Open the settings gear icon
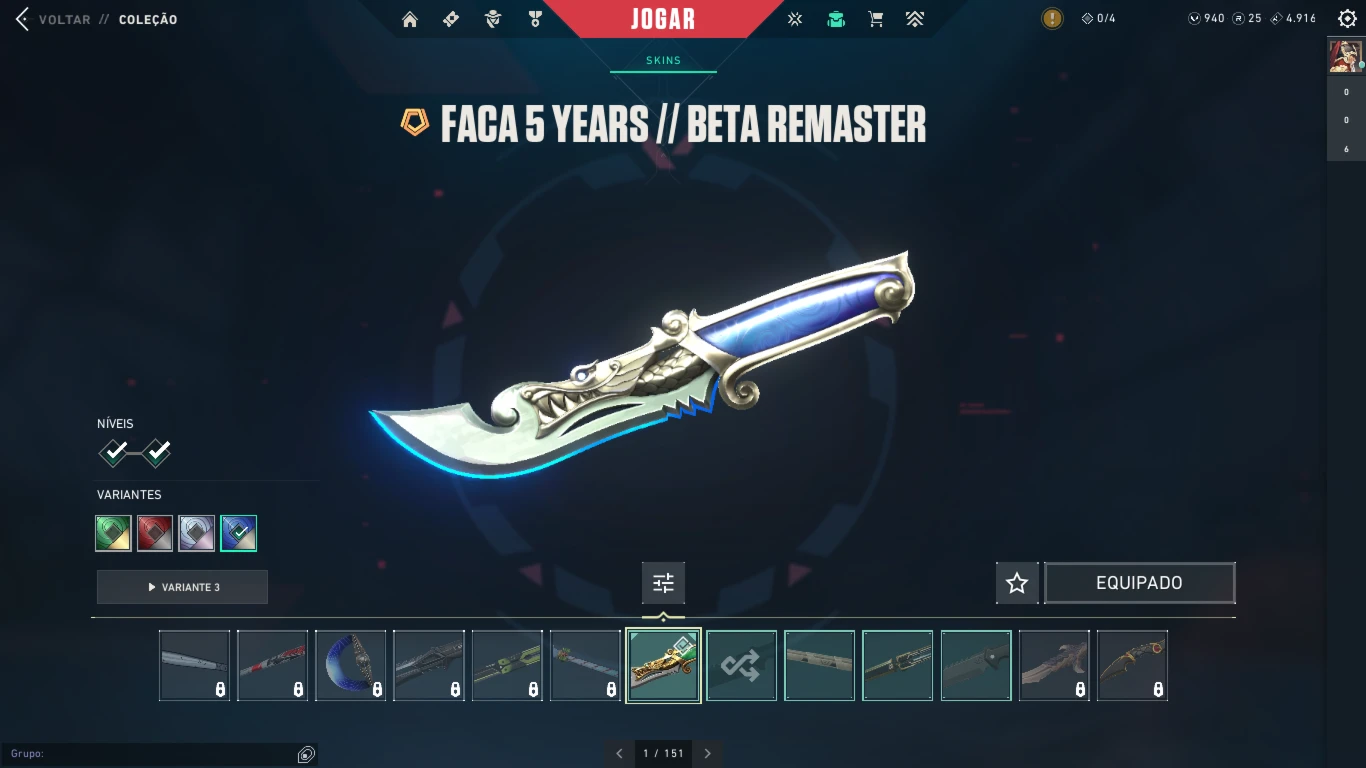Screen dimensions: 1366x768 [1347, 19]
